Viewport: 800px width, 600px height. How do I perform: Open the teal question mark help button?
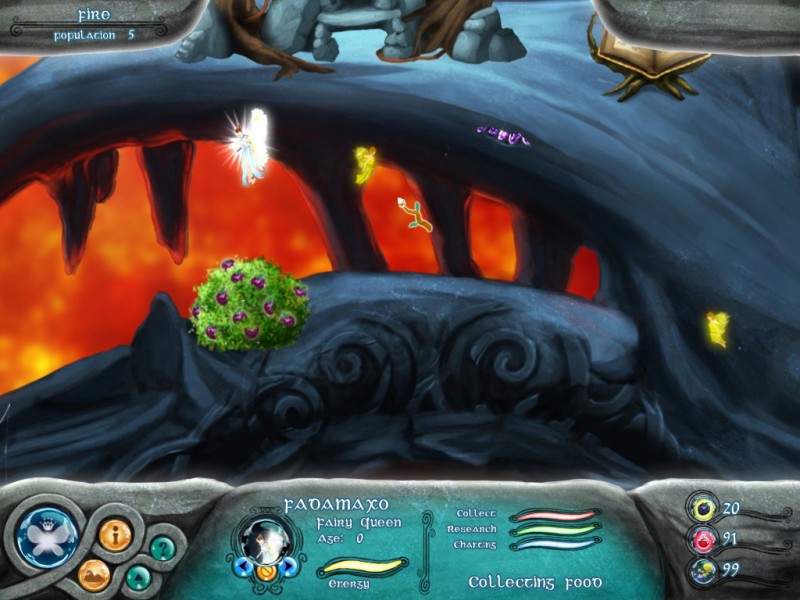[x=162, y=547]
